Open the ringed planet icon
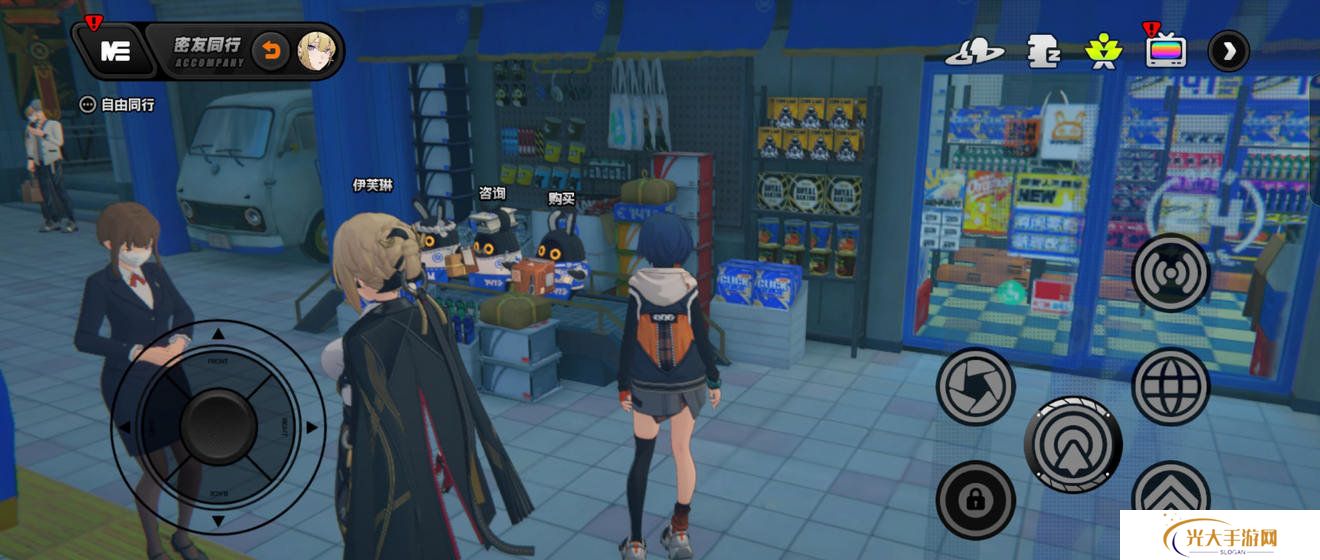1320x560 pixels. (974, 51)
